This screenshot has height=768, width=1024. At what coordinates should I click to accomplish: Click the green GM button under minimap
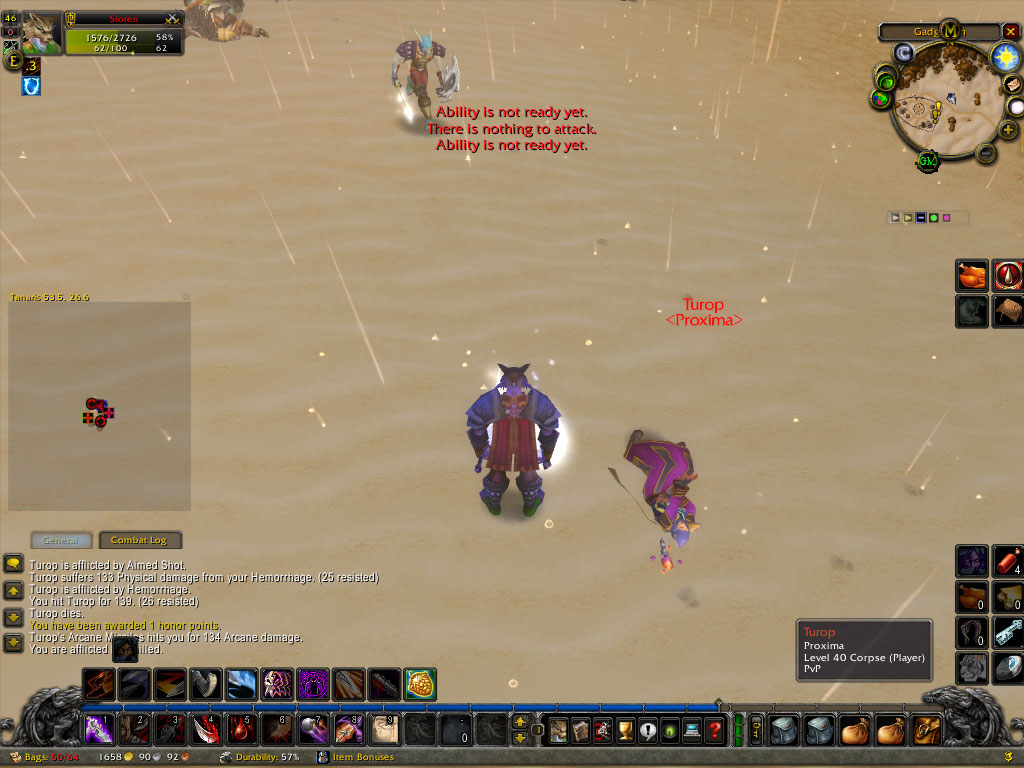927,160
